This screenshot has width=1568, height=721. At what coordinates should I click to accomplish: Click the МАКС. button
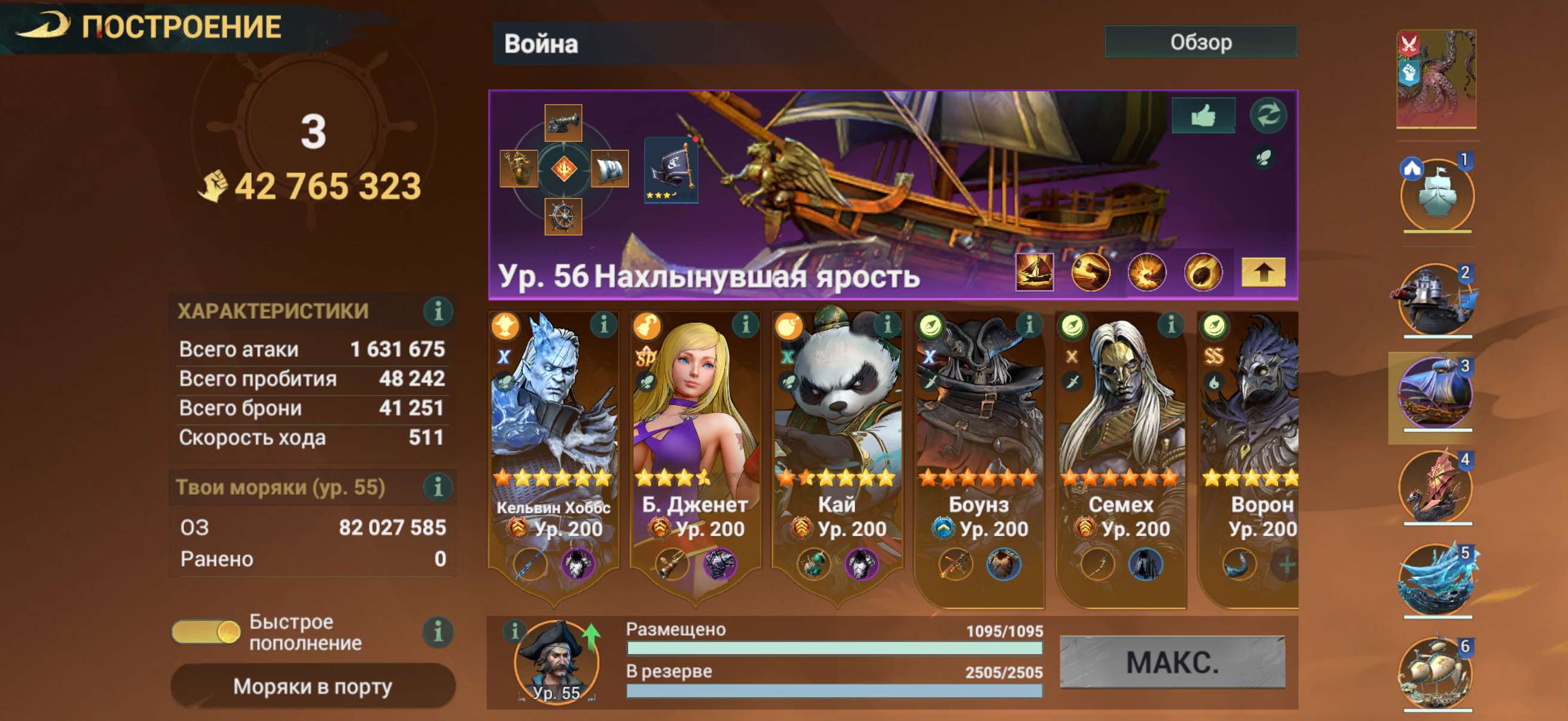click(x=1172, y=662)
